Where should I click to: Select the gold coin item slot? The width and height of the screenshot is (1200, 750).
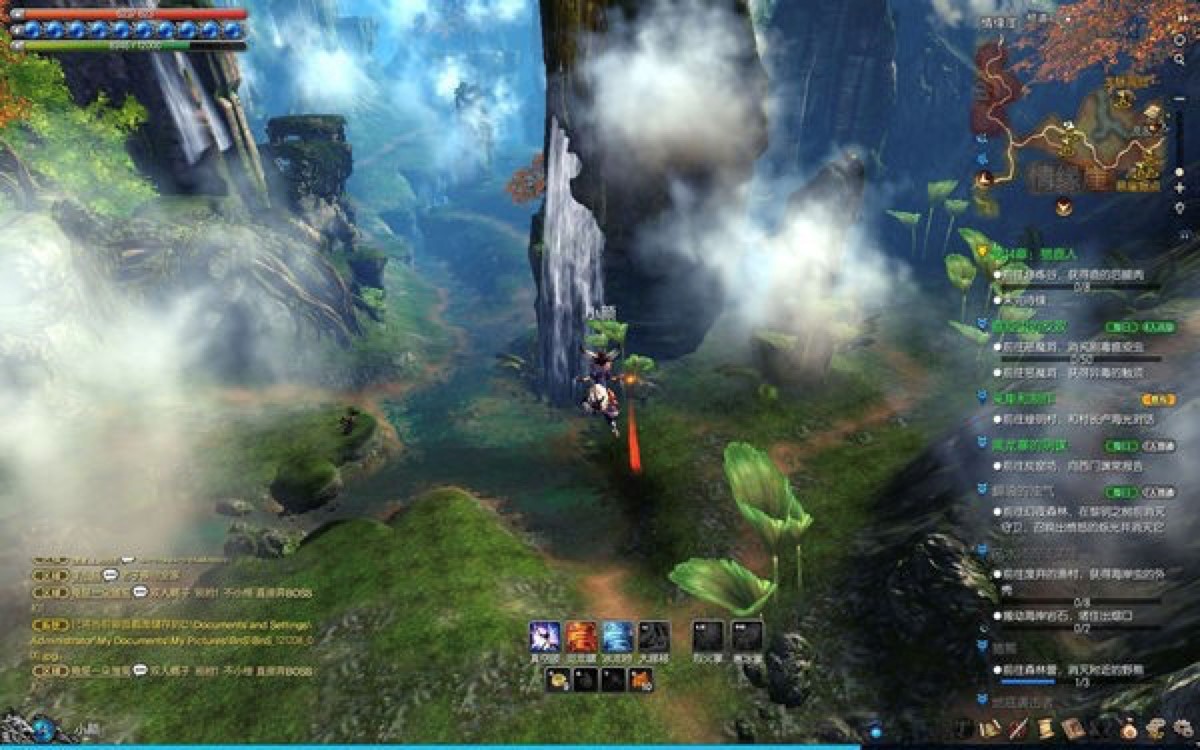pyautogui.click(x=558, y=681)
